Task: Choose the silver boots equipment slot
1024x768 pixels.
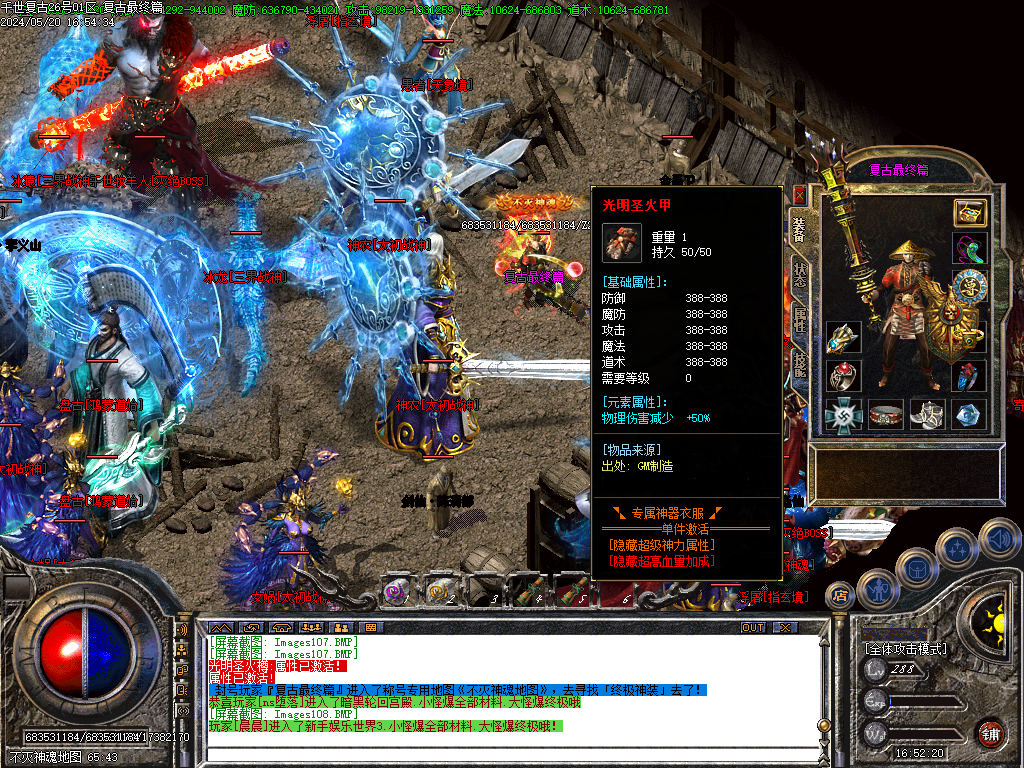Action: (x=928, y=414)
